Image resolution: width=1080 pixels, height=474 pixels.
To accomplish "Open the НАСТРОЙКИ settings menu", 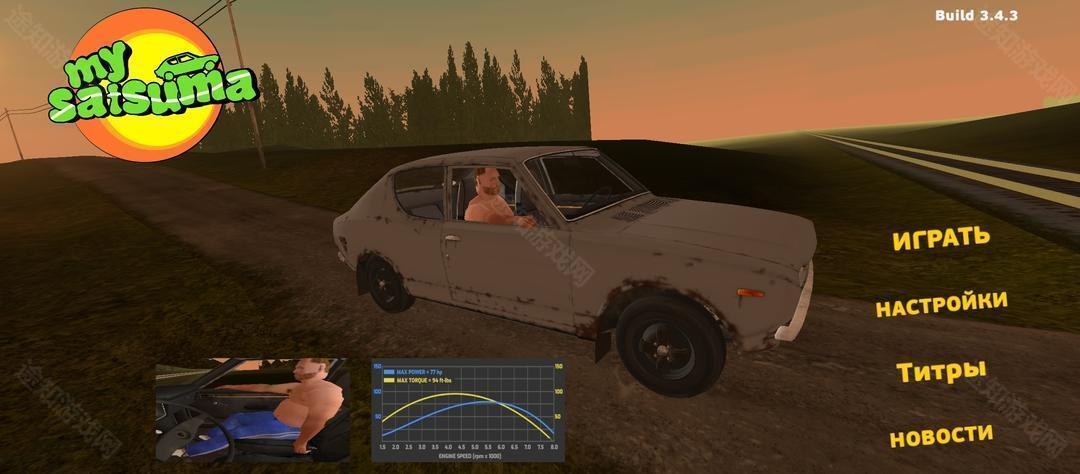I will pyautogui.click(x=941, y=304).
